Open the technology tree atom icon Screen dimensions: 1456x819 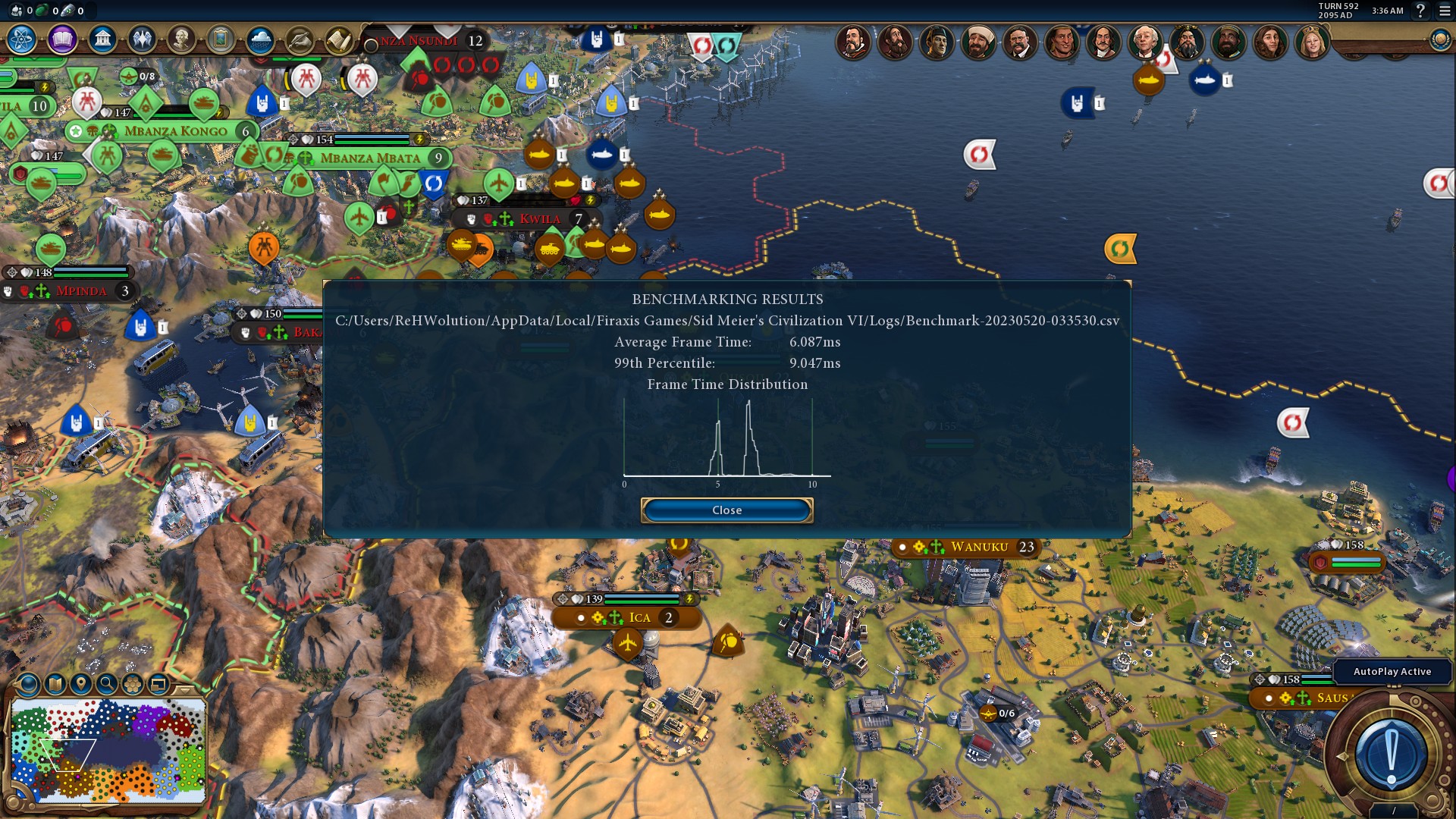tap(22, 39)
